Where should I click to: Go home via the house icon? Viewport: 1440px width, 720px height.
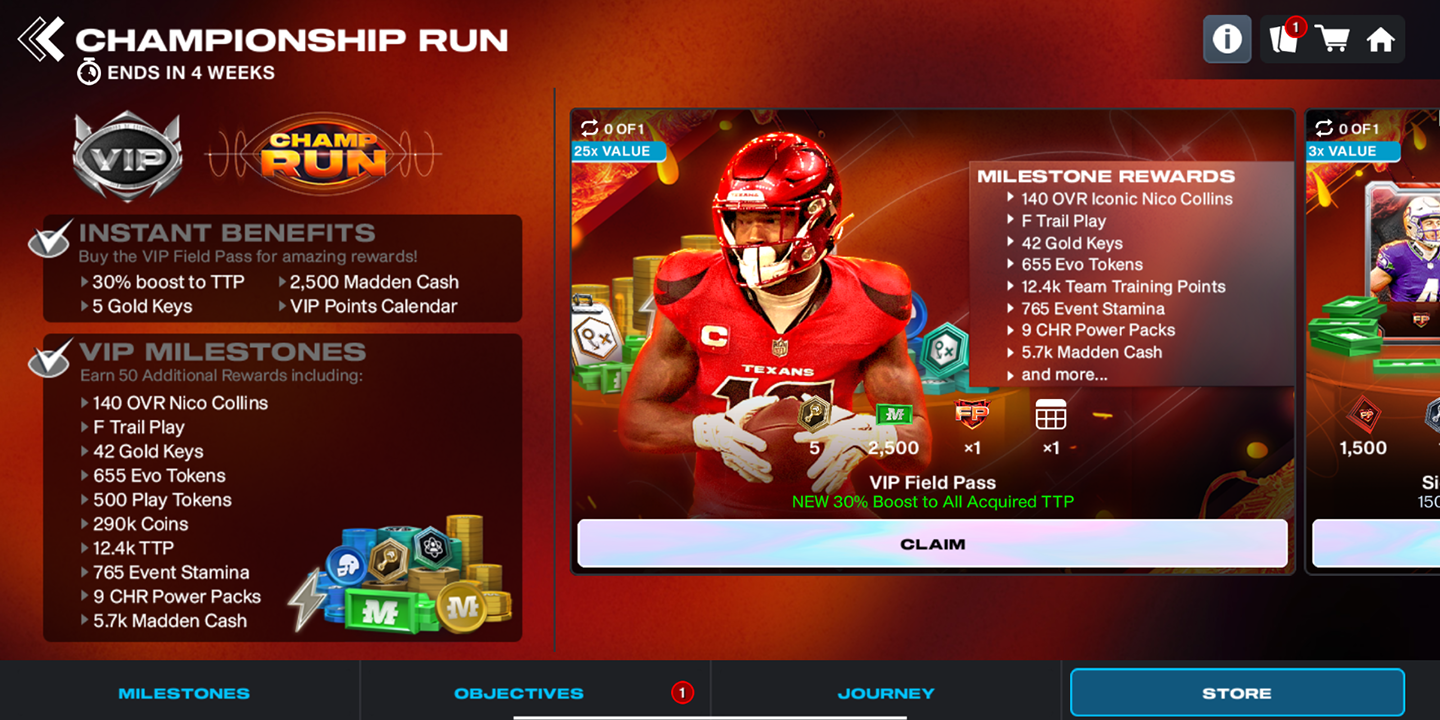tap(1383, 40)
